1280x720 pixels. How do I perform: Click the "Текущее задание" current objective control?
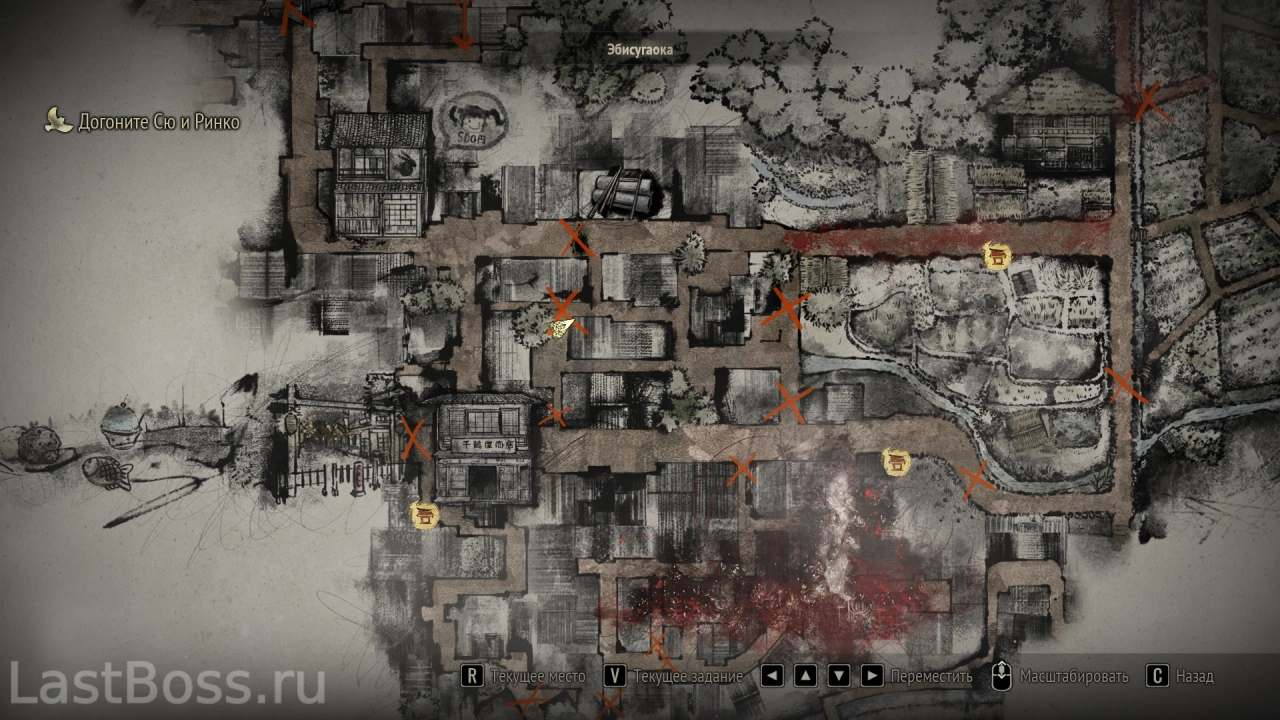[x=675, y=676]
